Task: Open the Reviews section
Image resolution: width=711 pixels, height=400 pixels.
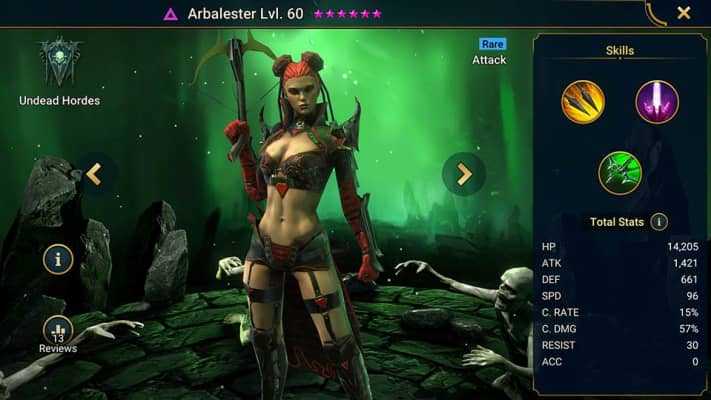Action: [x=58, y=334]
